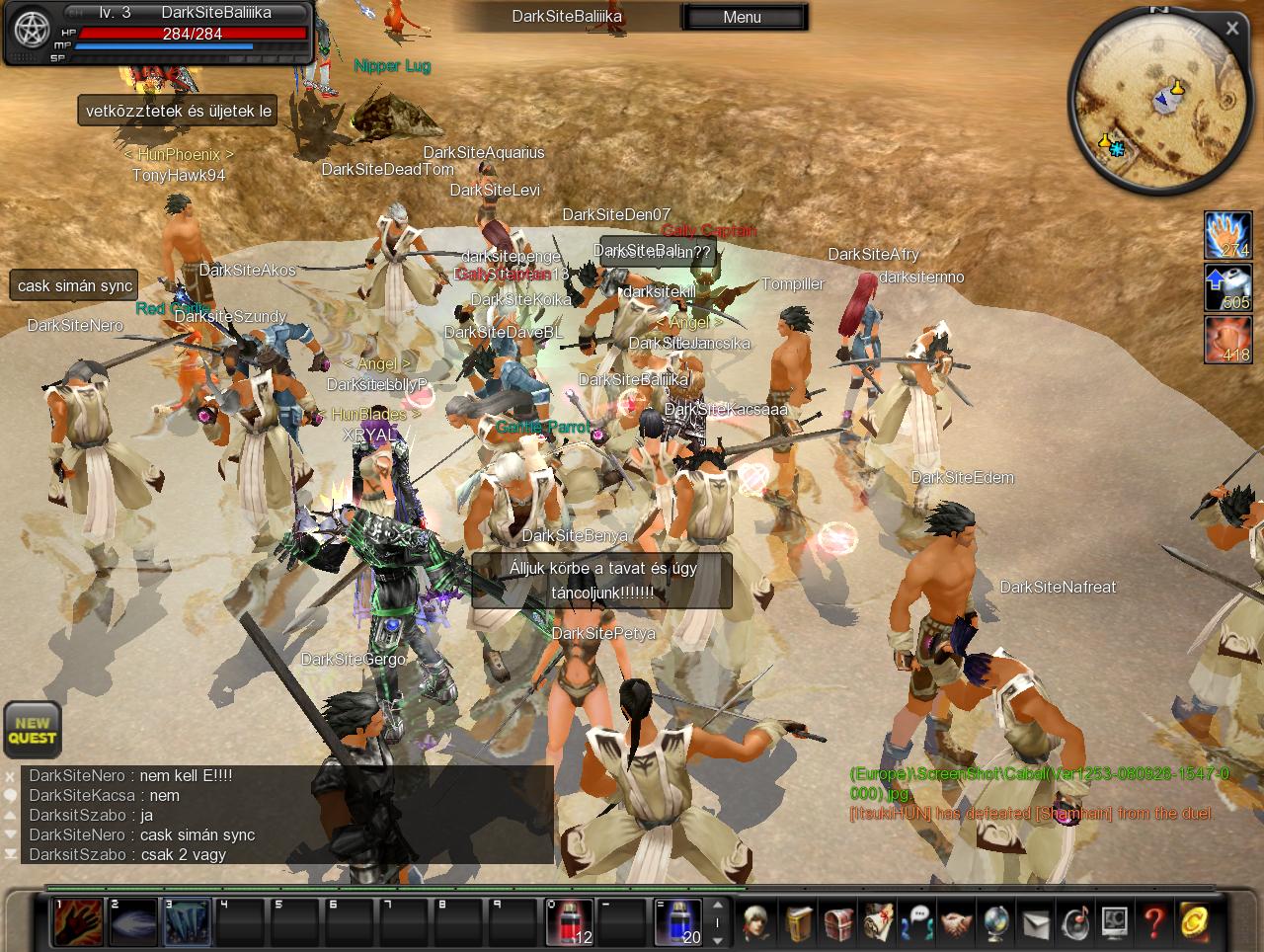Image resolution: width=1264 pixels, height=952 pixels.
Task: Open the quest scroll icon
Action: 878,922
